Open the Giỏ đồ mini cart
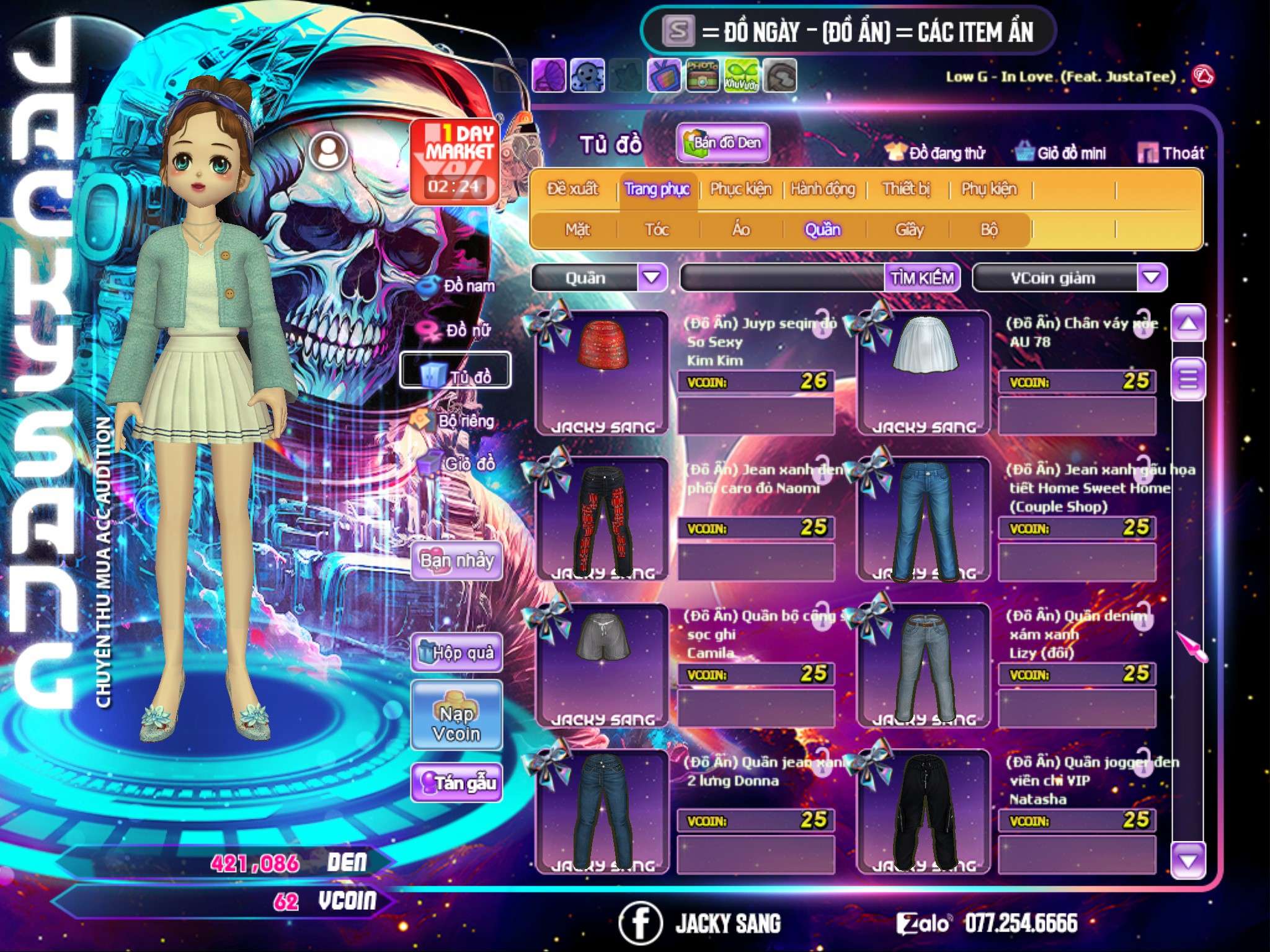The image size is (1270, 952). tap(1061, 153)
